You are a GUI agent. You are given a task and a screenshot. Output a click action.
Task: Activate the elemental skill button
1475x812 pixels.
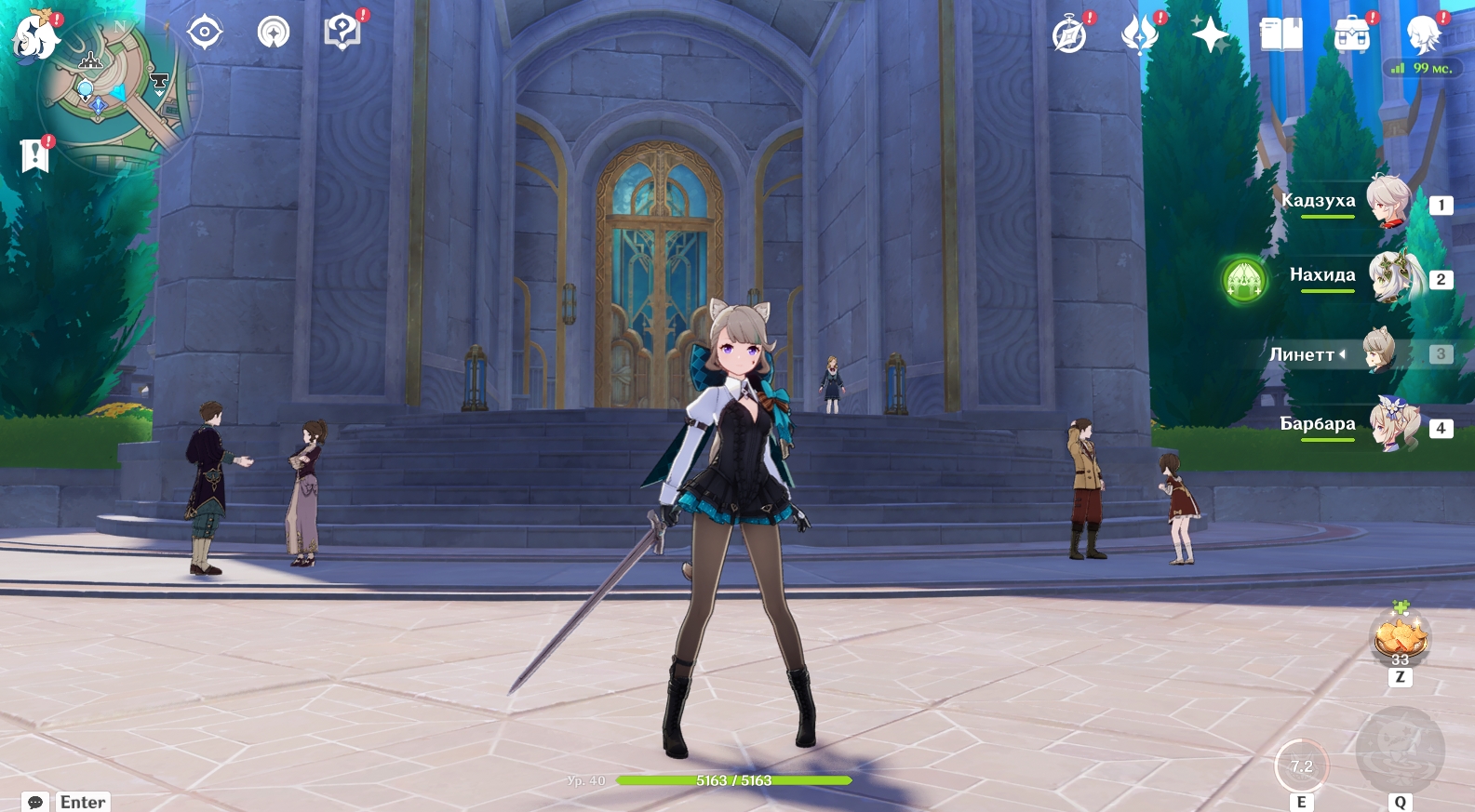1301,766
